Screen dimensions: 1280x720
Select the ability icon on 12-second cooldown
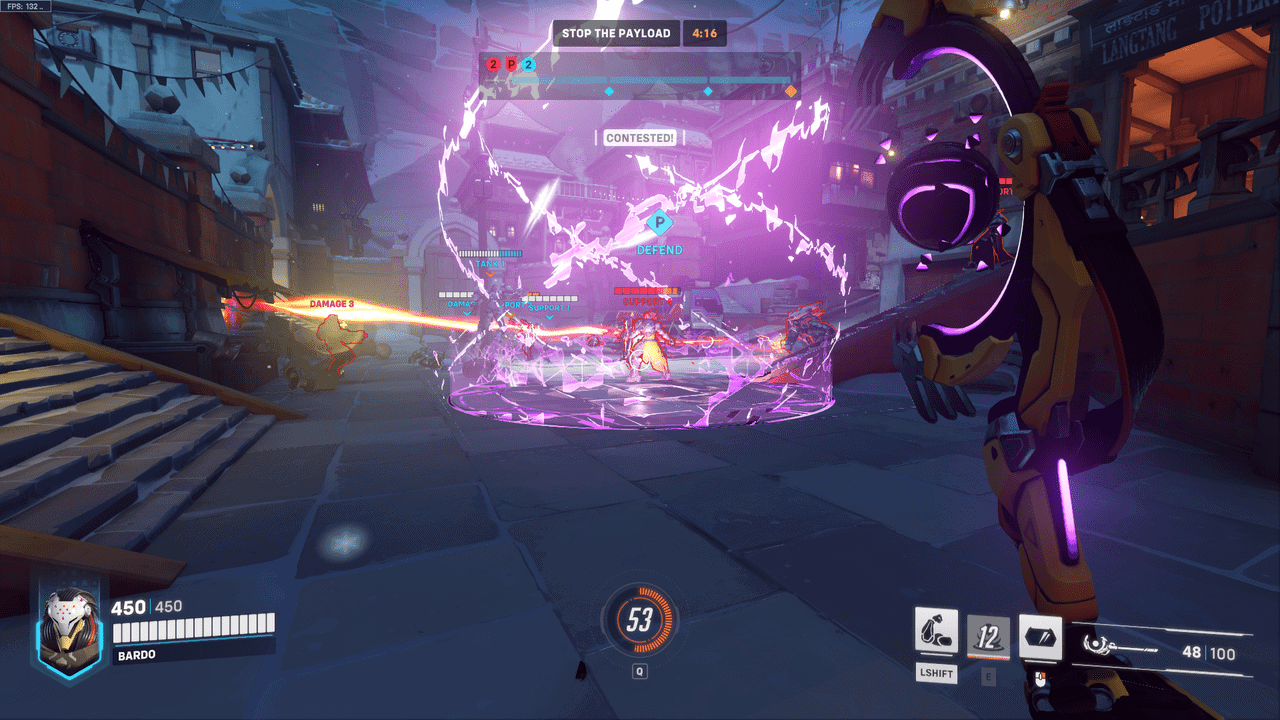pyautogui.click(x=988, y=636)
